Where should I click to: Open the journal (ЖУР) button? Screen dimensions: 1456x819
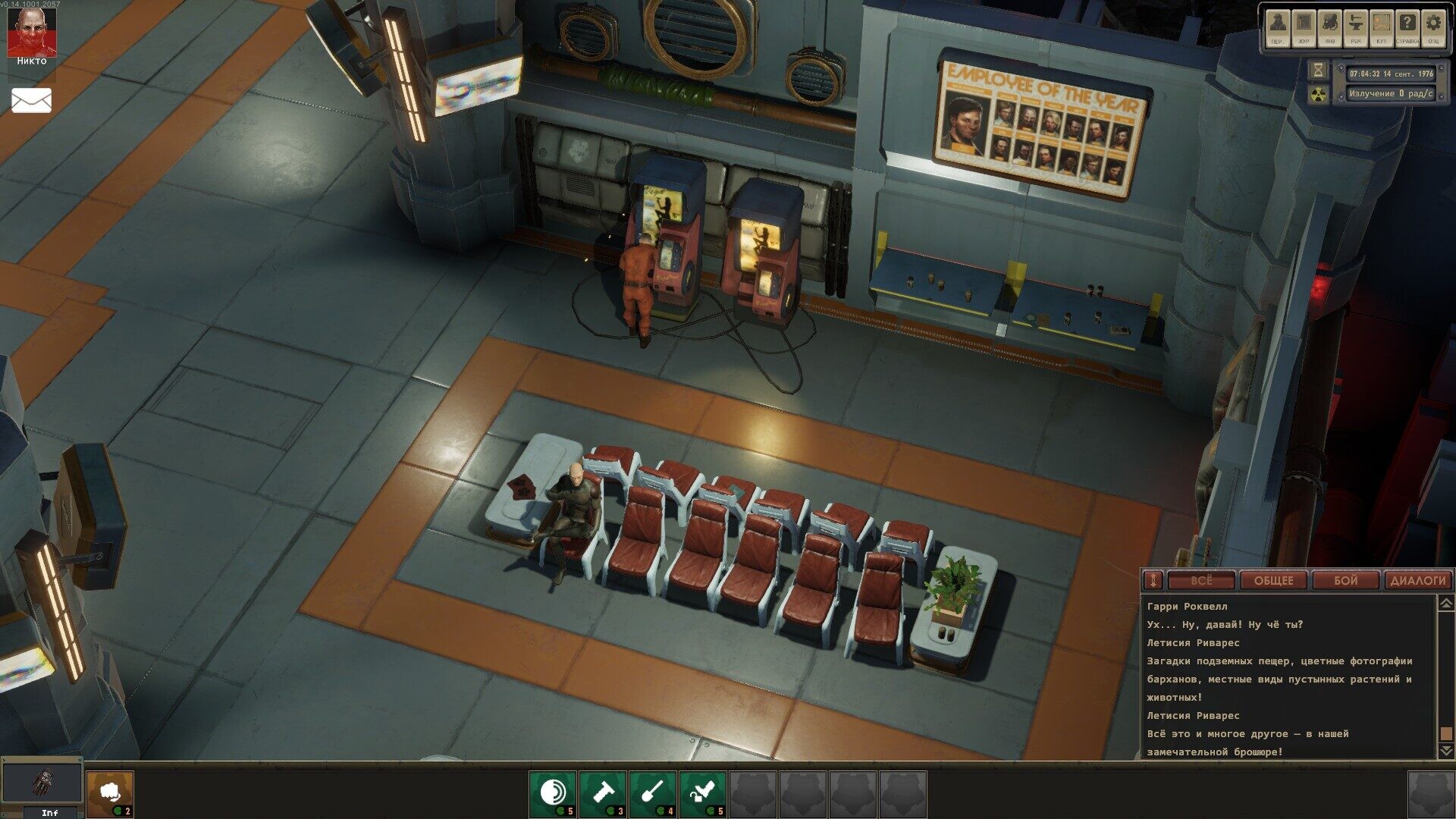pyautogui.click(x=1304, y=27)
